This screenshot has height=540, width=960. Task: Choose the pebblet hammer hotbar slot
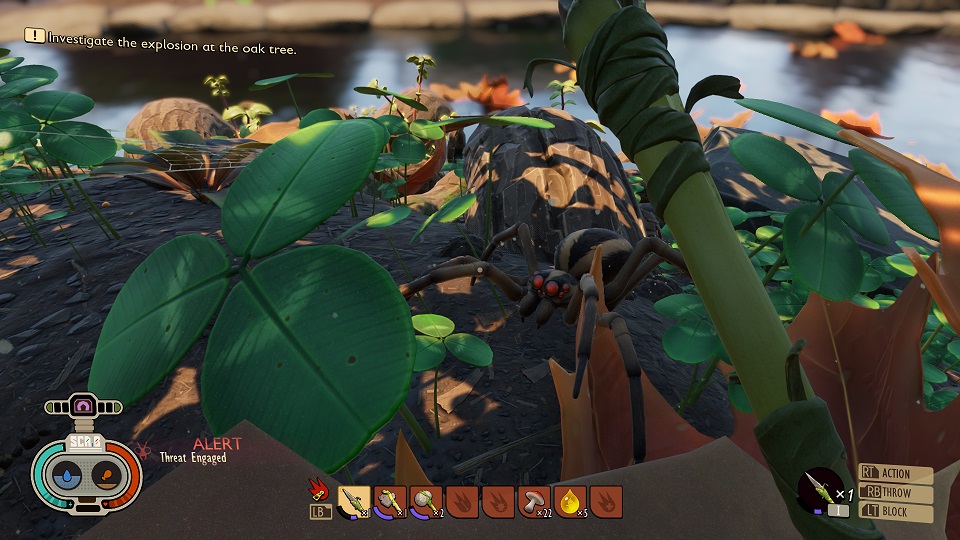coord(426,502)
